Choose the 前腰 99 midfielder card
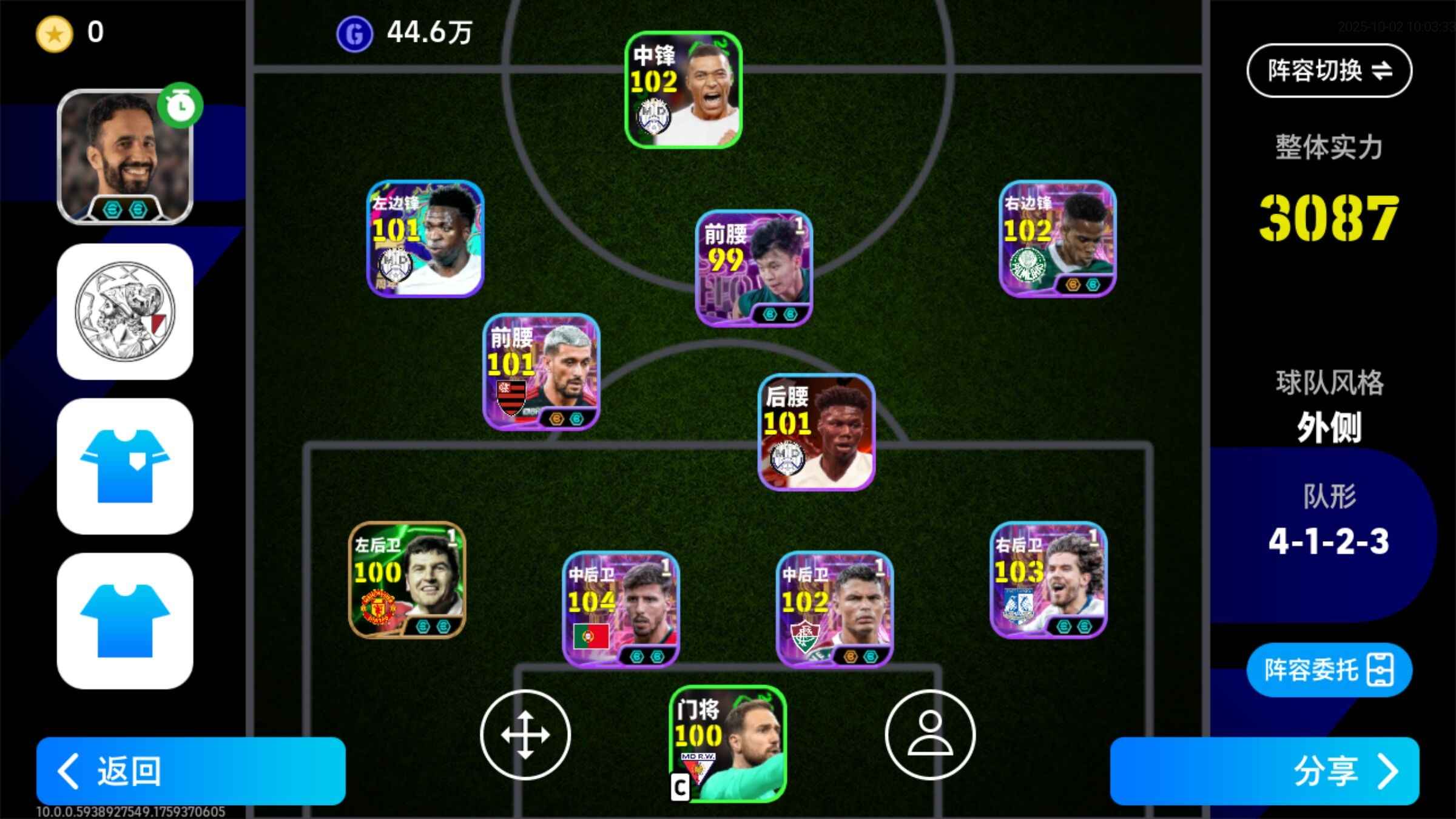The image size is (1456, 819). click(753, 268)
